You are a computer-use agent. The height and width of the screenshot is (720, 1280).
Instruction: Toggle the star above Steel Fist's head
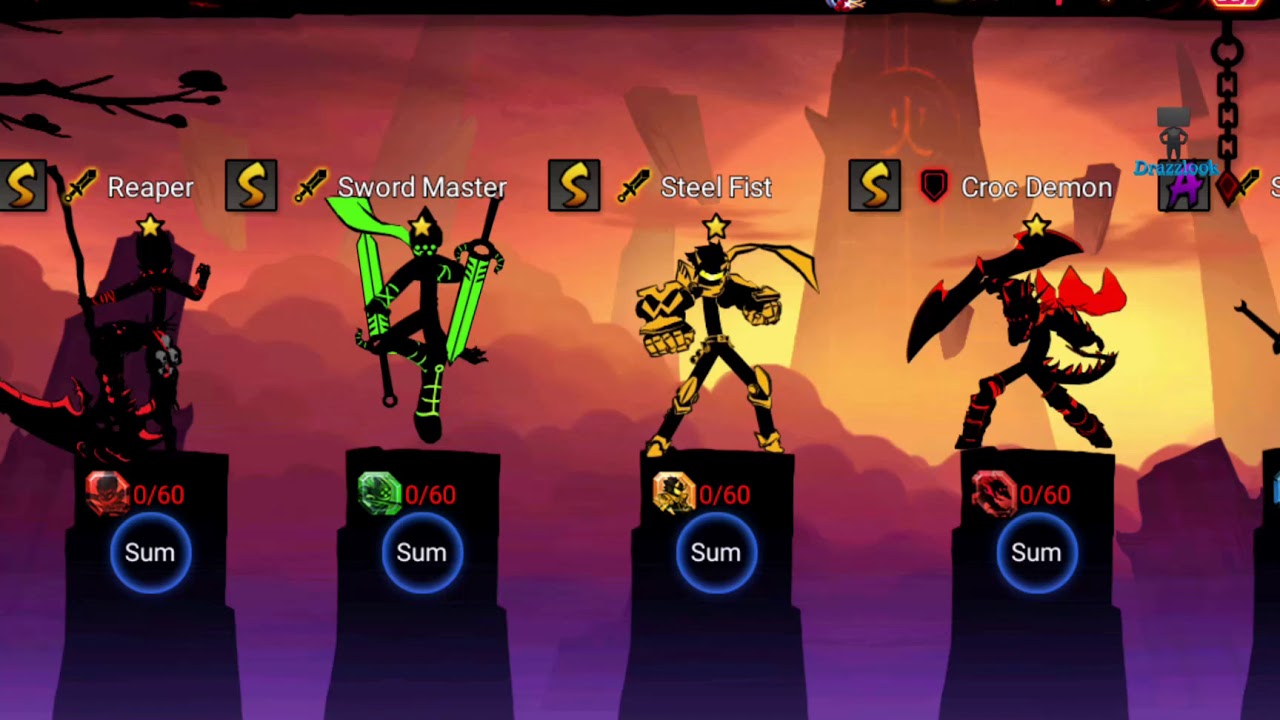tap(714, 226)
